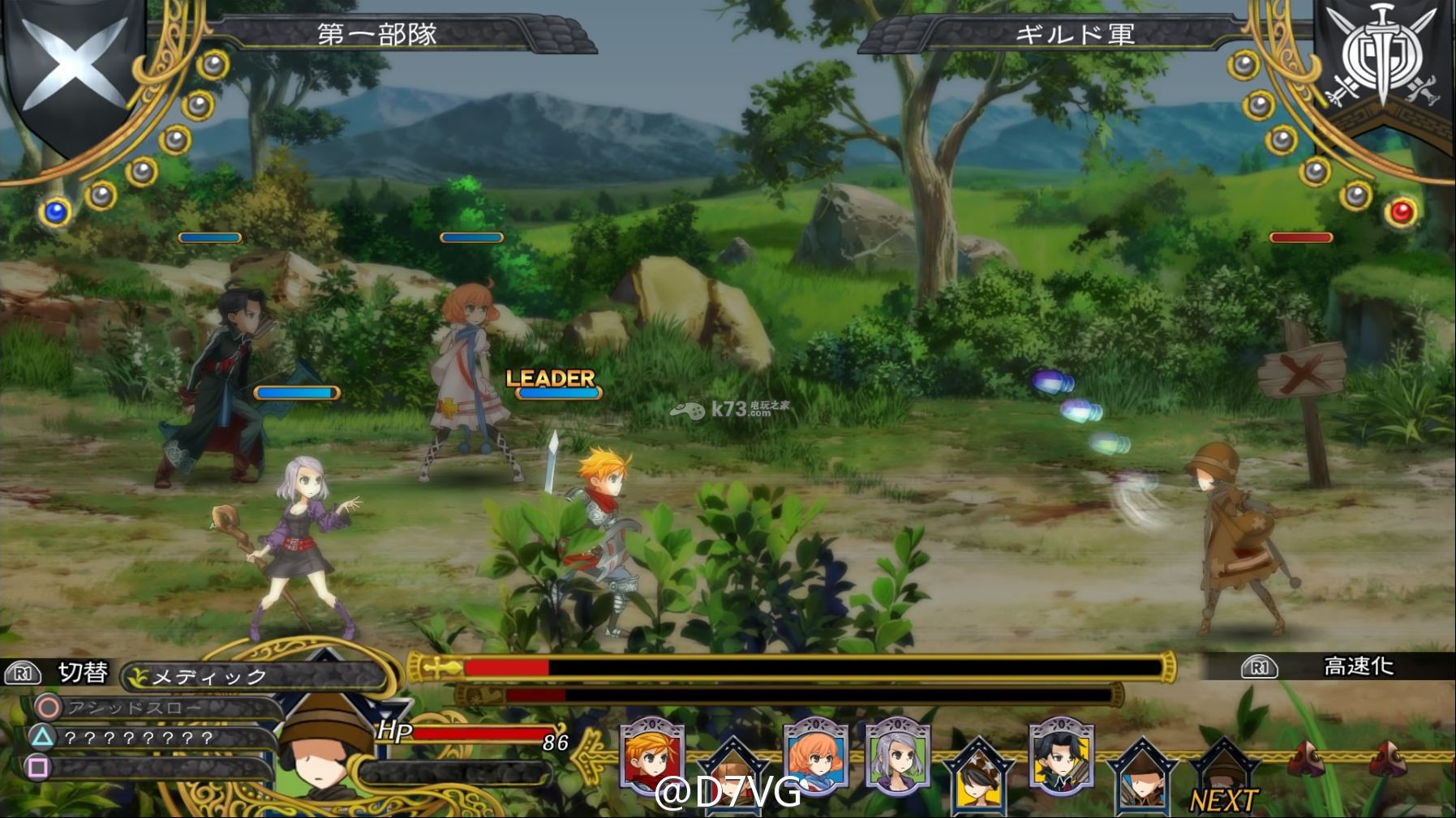Toggle 高速化 fast-forward option
The width and height of the screenshot is (1456, 818).
pyautogui.click(x=1358, y=666)
